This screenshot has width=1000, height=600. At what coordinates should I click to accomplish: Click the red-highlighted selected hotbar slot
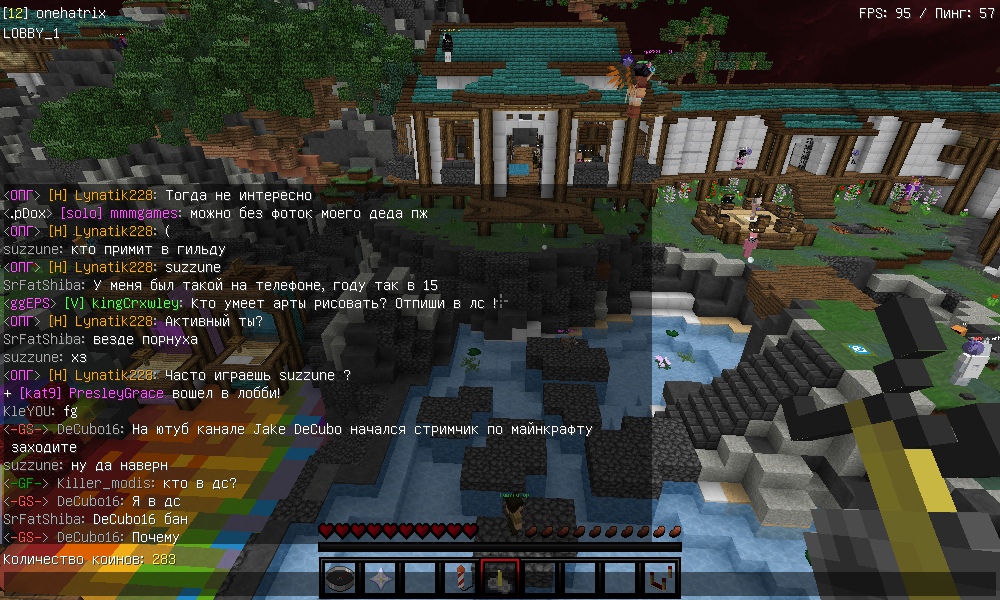click(x=500, y=577)
